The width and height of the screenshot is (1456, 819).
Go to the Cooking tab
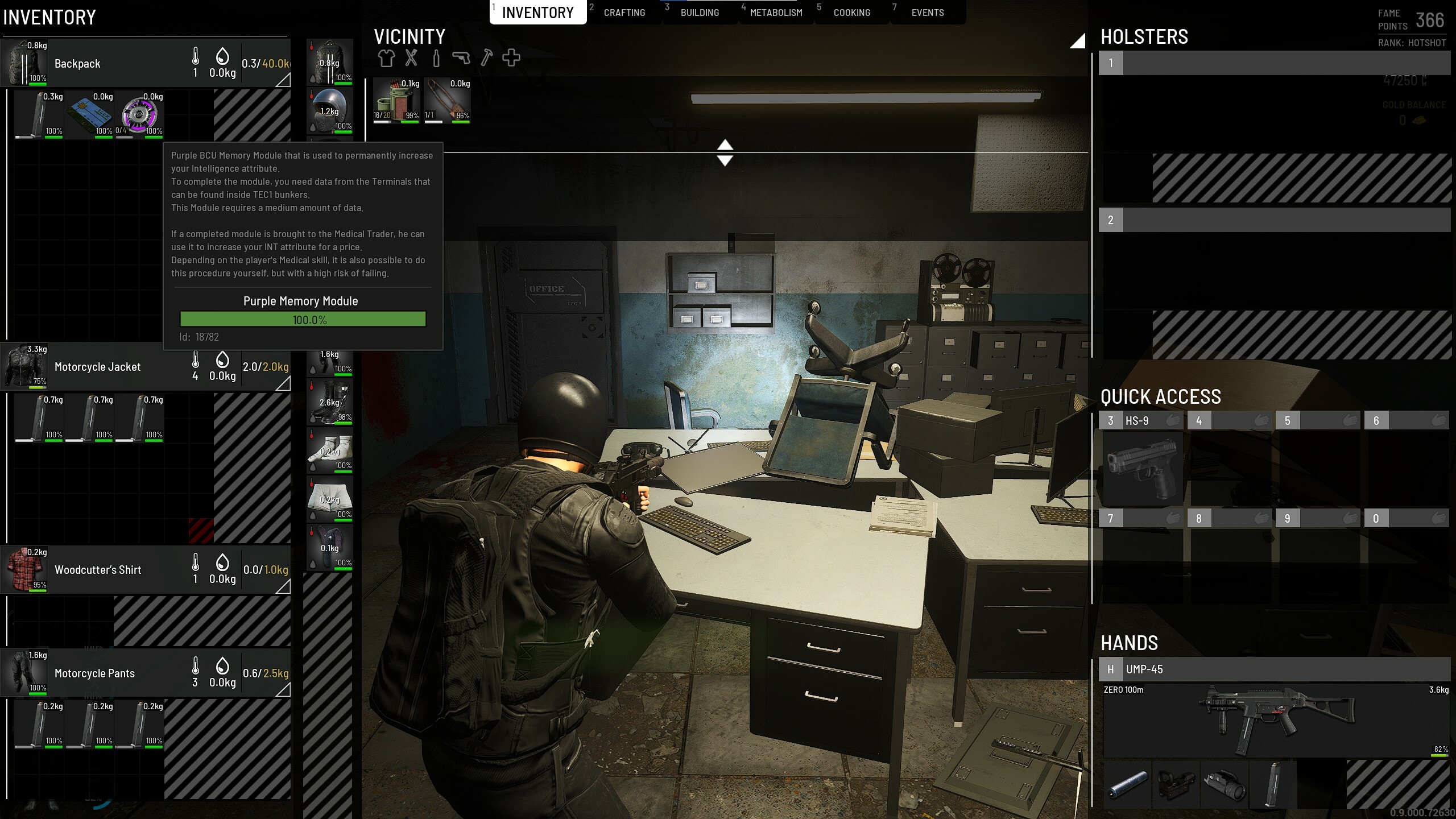tap(851, 13)
